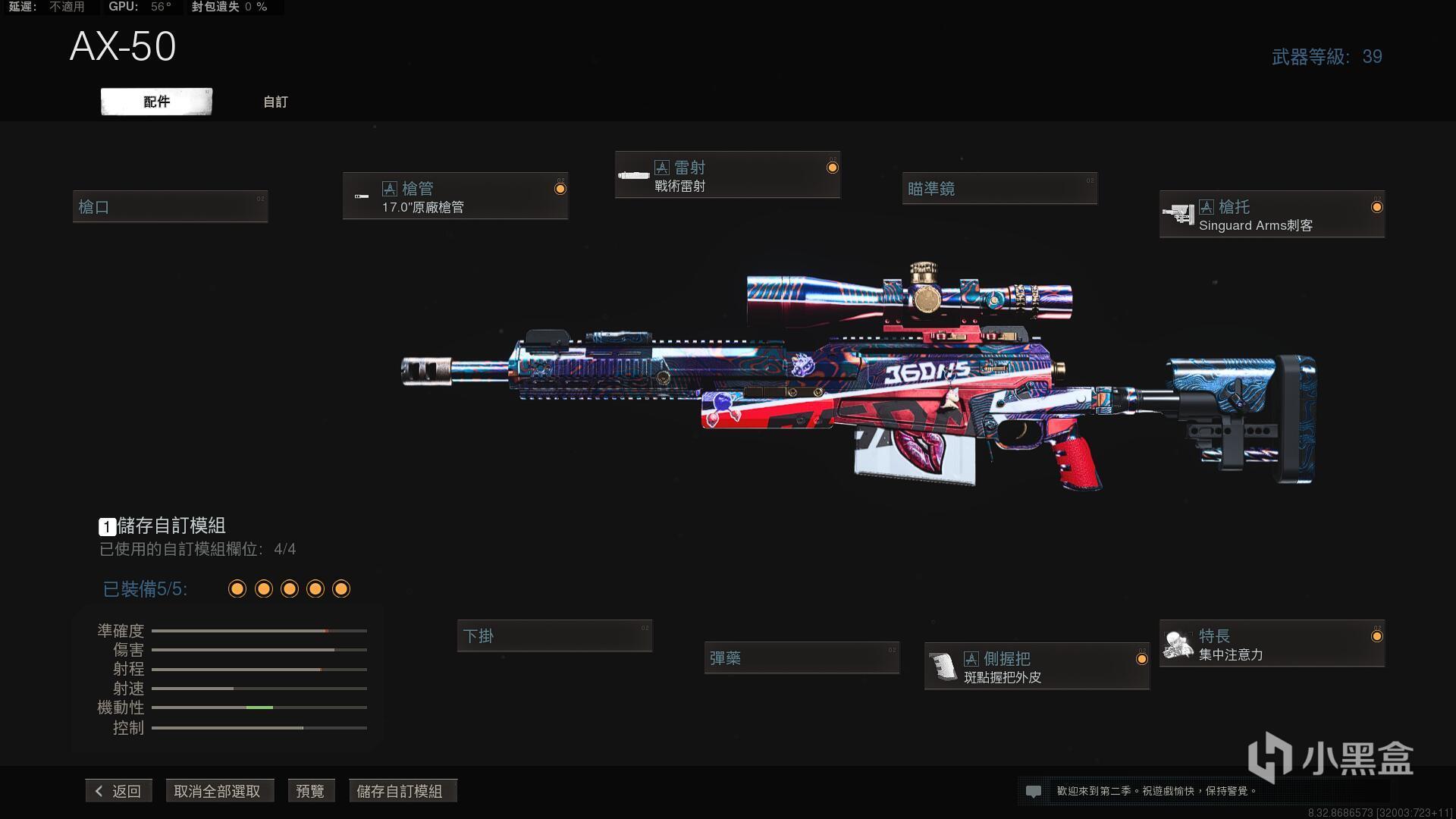Viewport: 1456px width, 819px height.
Task: Open the 自訂 customize tab
Action: pyautogui.click(x=275, y=102)
